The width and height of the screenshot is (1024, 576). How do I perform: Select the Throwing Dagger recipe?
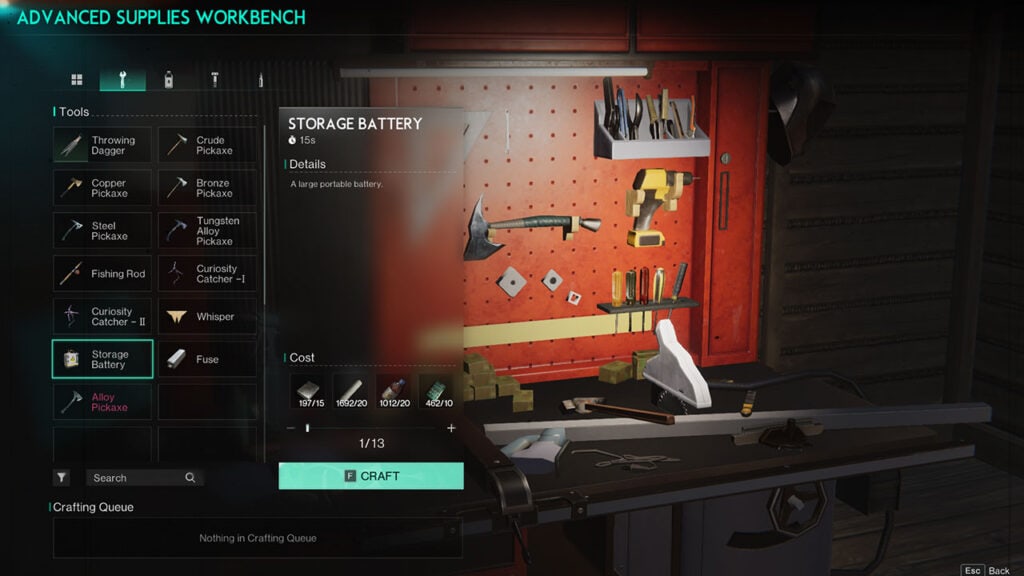[x=102, y=145]
